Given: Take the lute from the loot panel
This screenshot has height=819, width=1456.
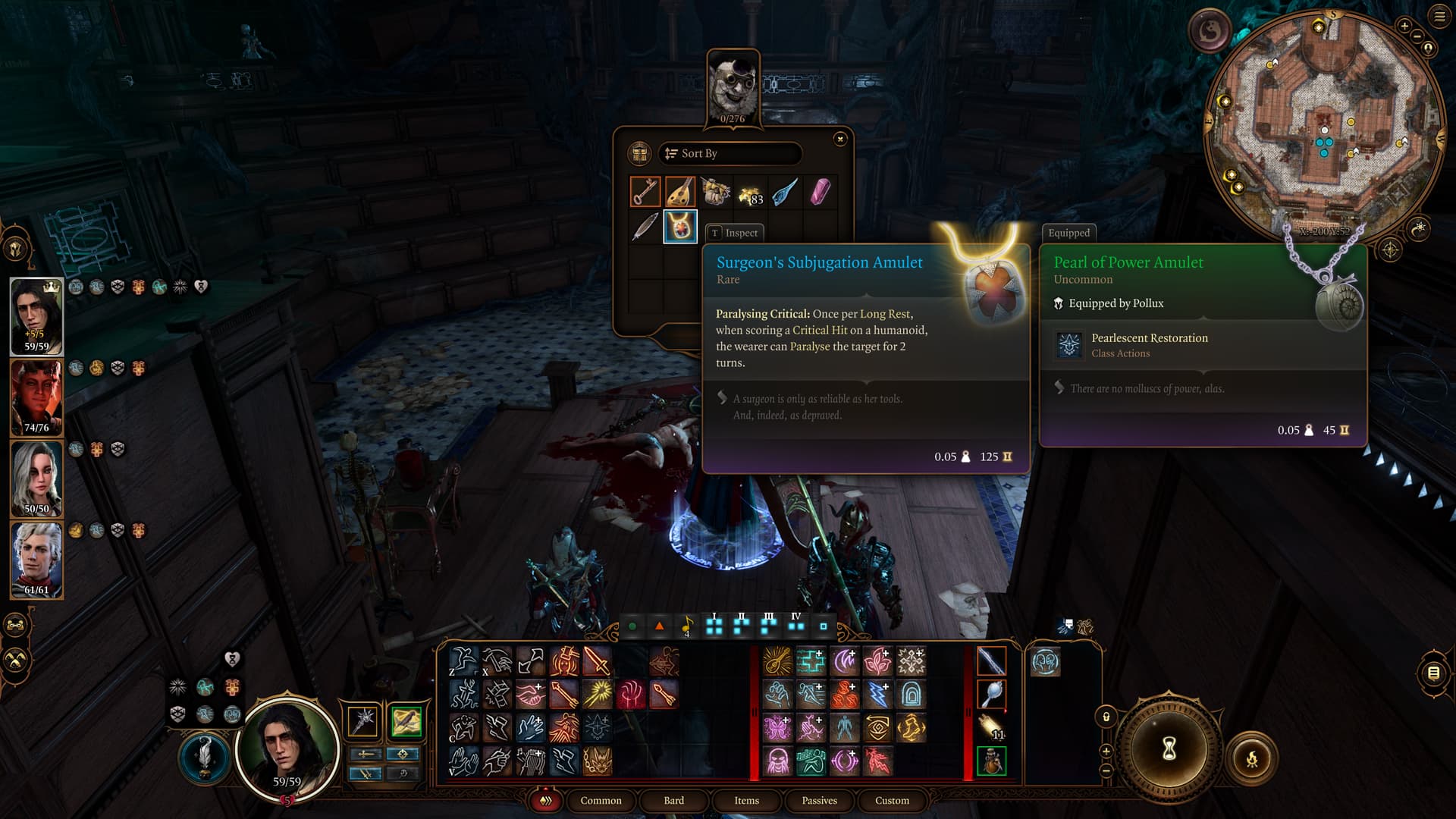Looking at the screenshot, I should (x=680, y=192).
